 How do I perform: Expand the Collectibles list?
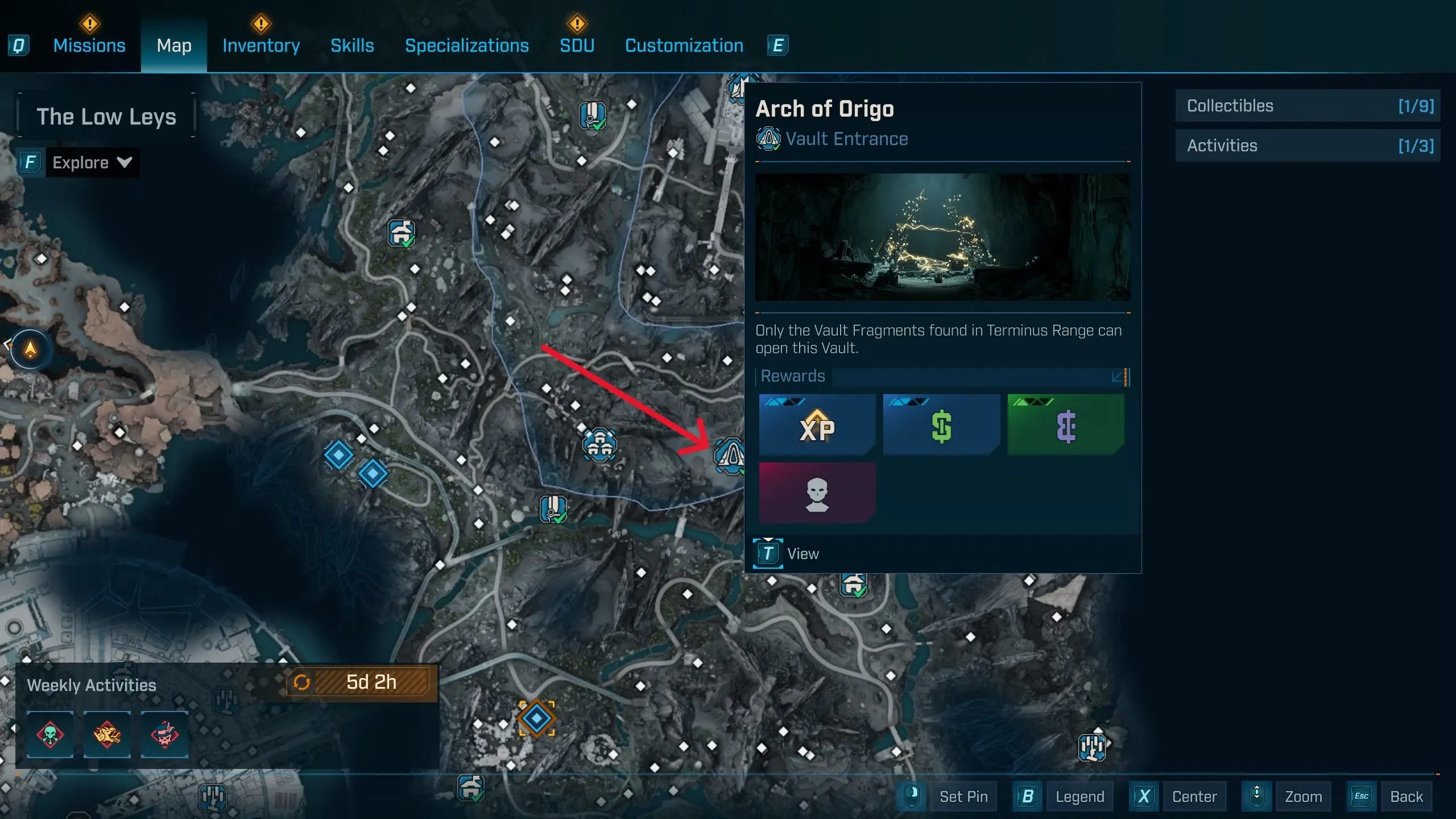[x=1307, y=106]
